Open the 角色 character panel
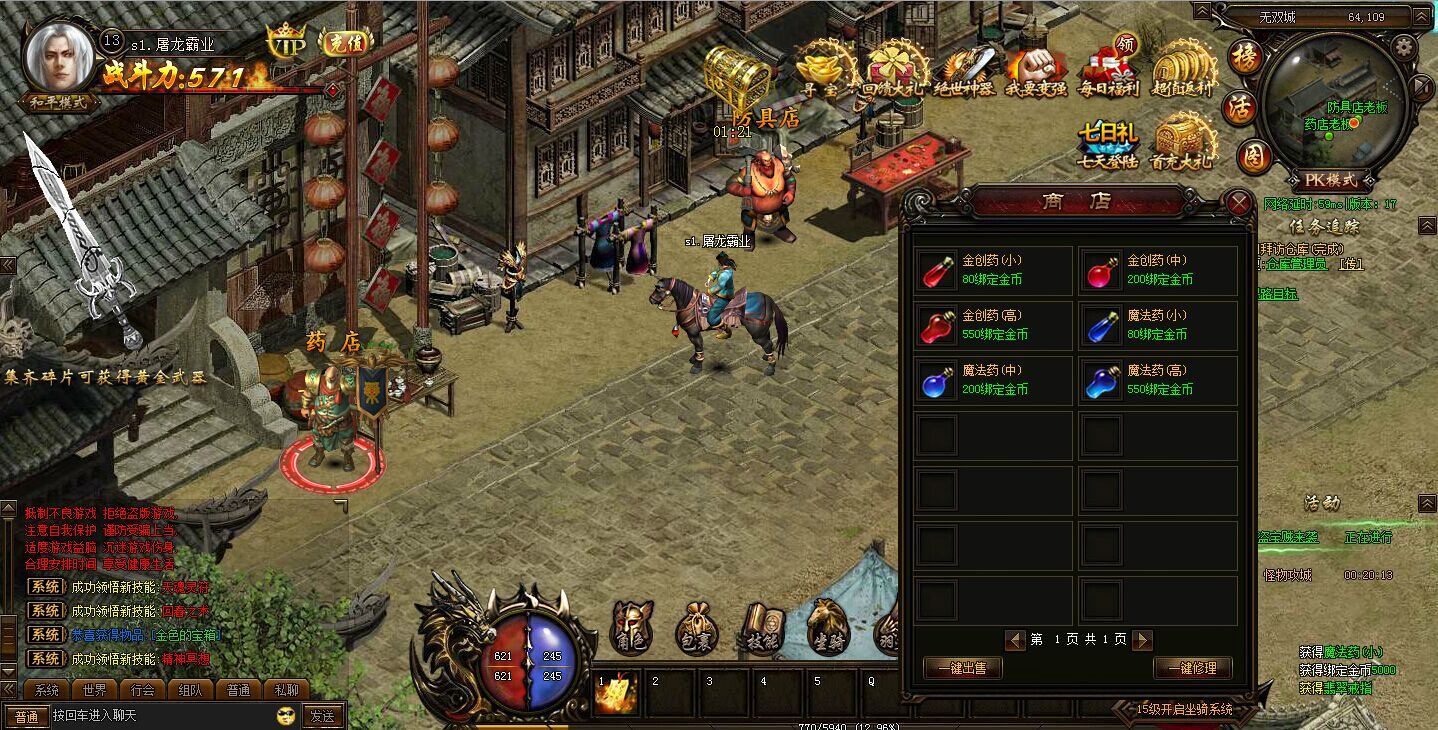The width and height of the screenshot is (1438, 730). pyautogui.click(x=632, y=628)
